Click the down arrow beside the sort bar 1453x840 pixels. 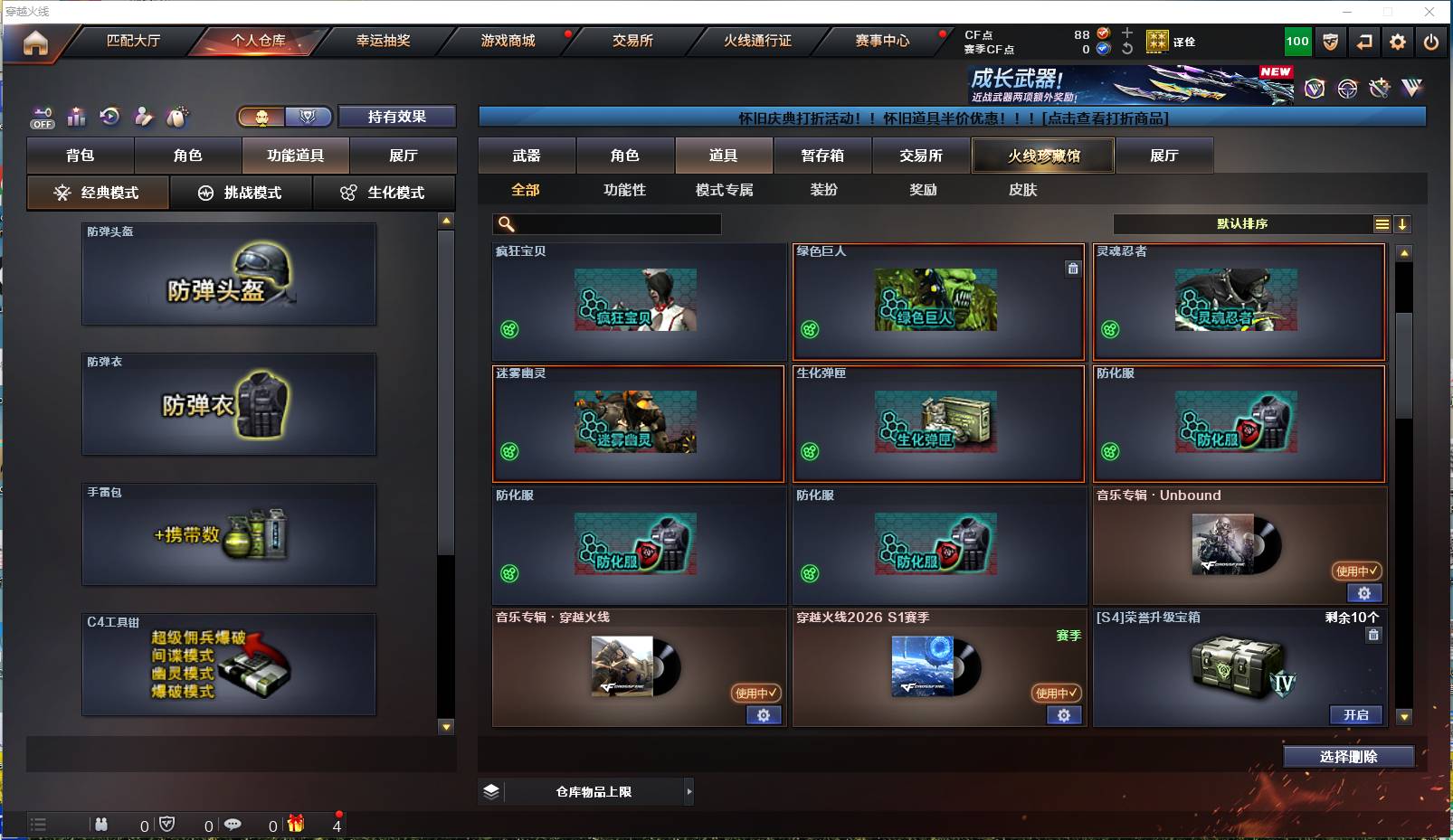point(1403,223)
